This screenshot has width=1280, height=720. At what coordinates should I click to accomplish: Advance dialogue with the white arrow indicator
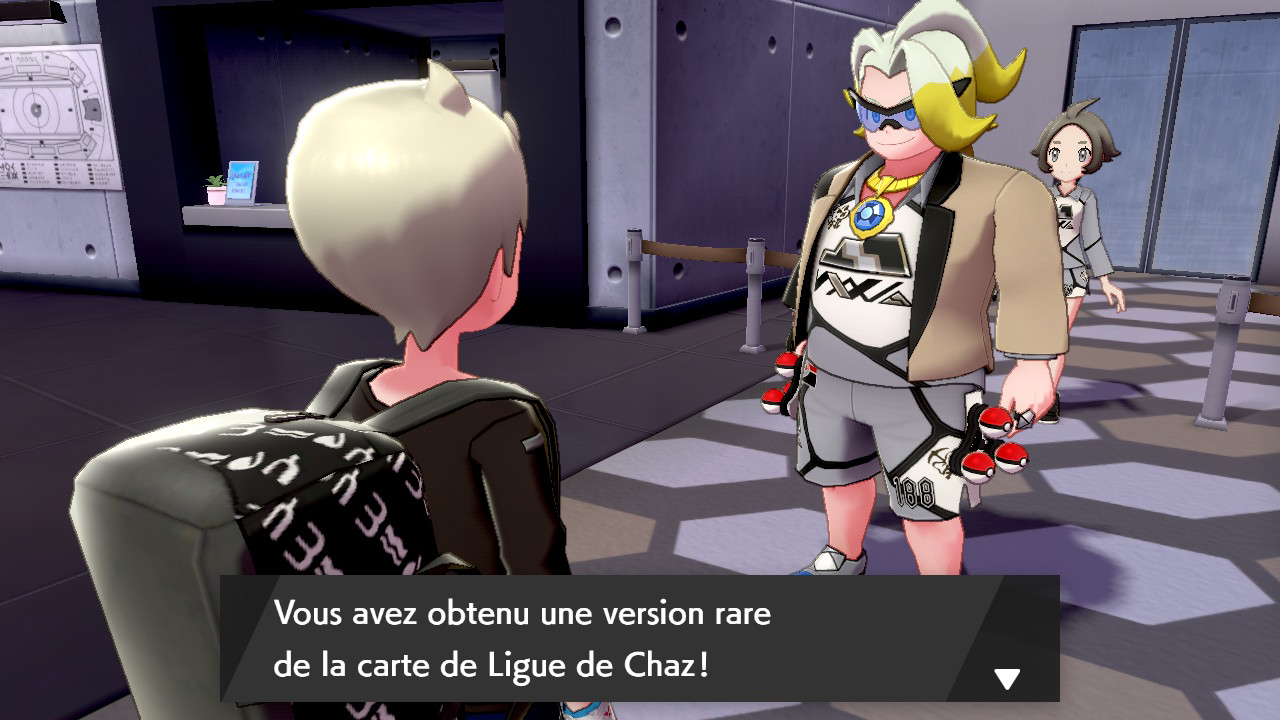pos(1006,680)
